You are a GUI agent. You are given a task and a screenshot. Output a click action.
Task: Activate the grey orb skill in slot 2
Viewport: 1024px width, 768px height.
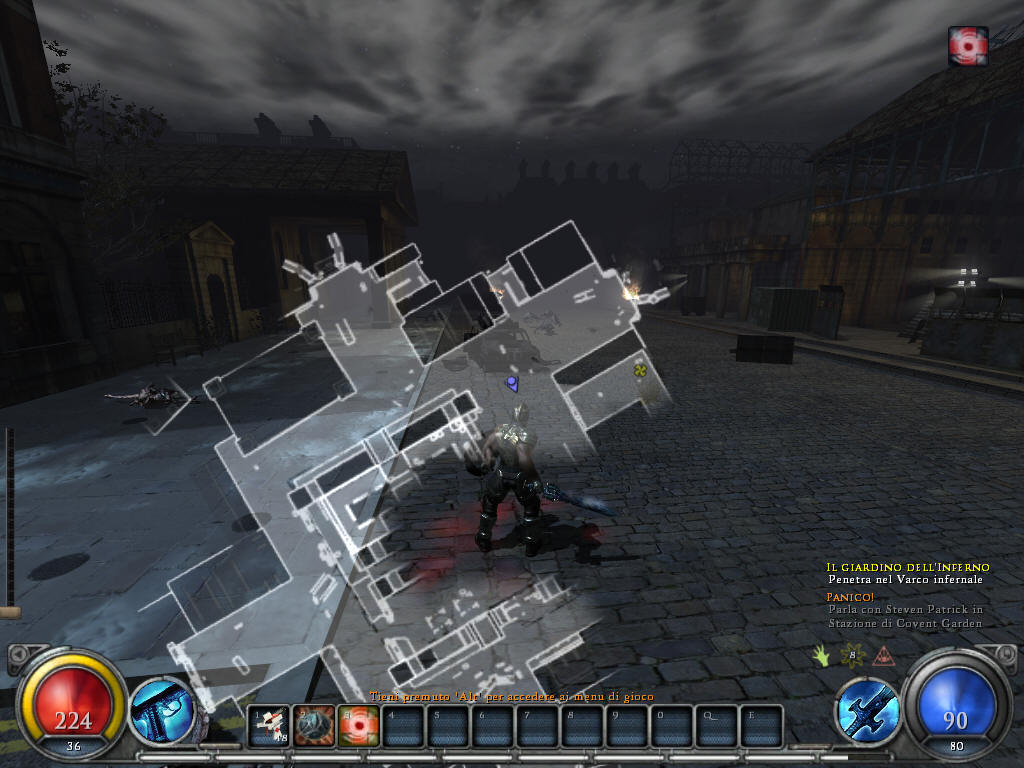[x=313, y=725]
